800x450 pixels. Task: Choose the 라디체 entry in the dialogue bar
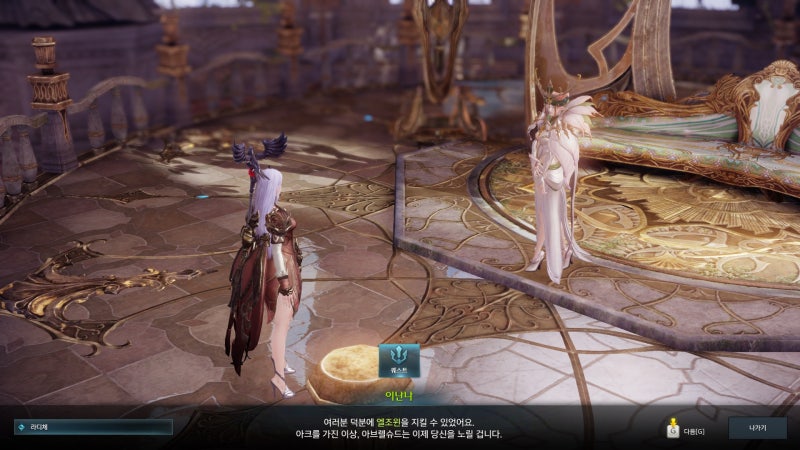pyautogui.click(x=93, y=427)
